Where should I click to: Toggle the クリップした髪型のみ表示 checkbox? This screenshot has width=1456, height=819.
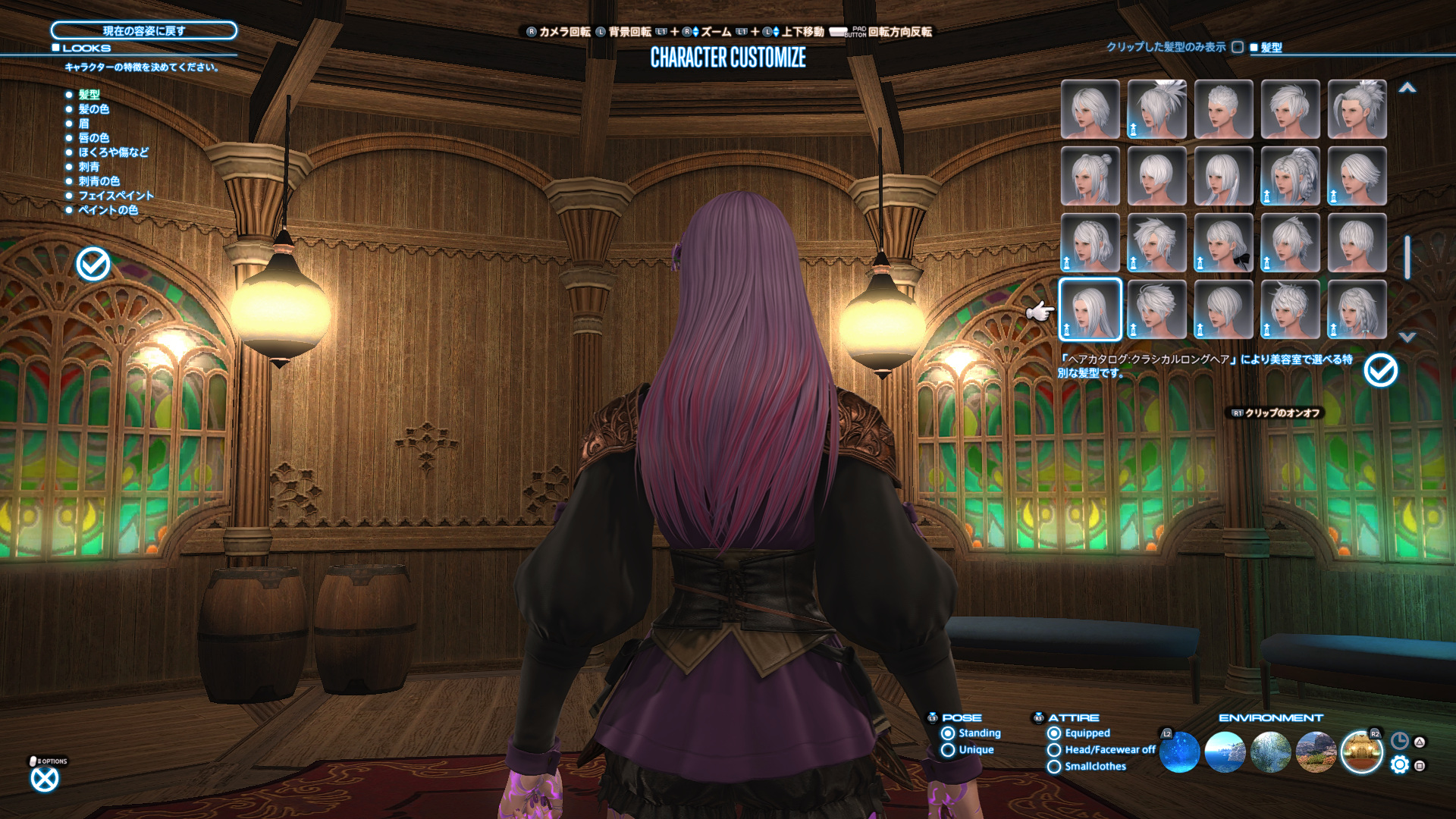click(x=1238, y=47)
